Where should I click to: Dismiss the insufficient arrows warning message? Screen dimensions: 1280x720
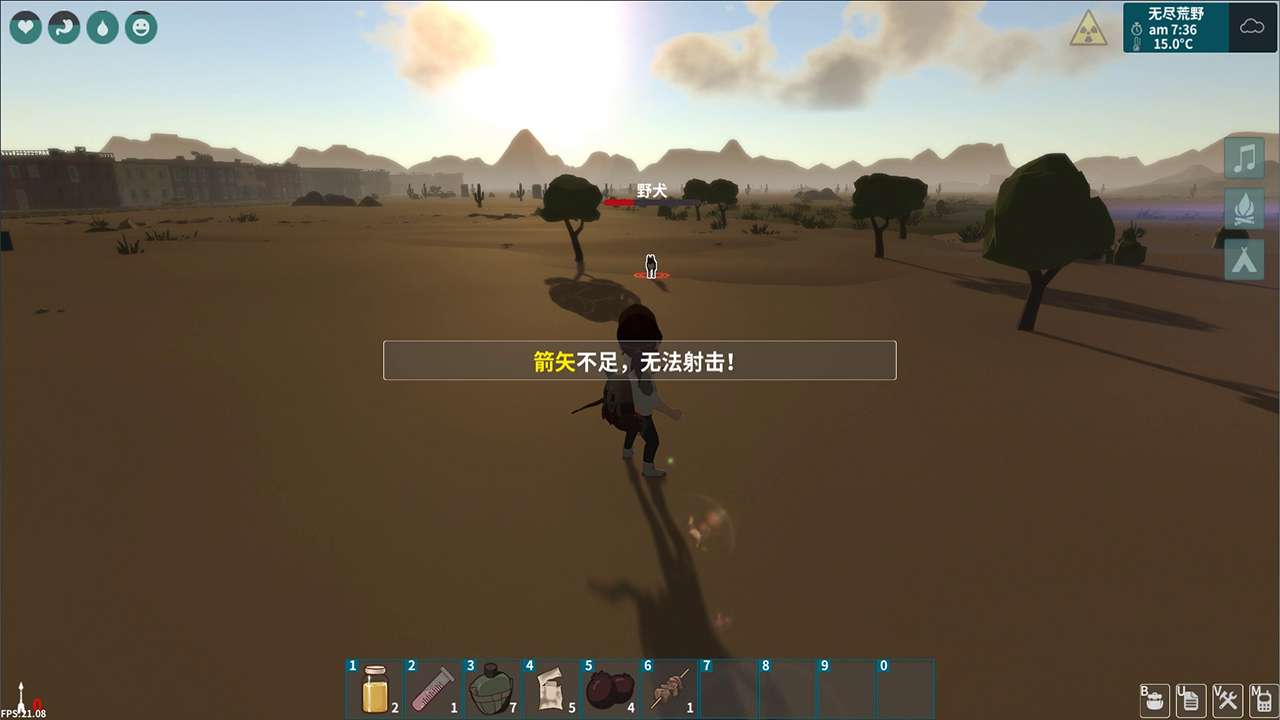click(639, 360)
